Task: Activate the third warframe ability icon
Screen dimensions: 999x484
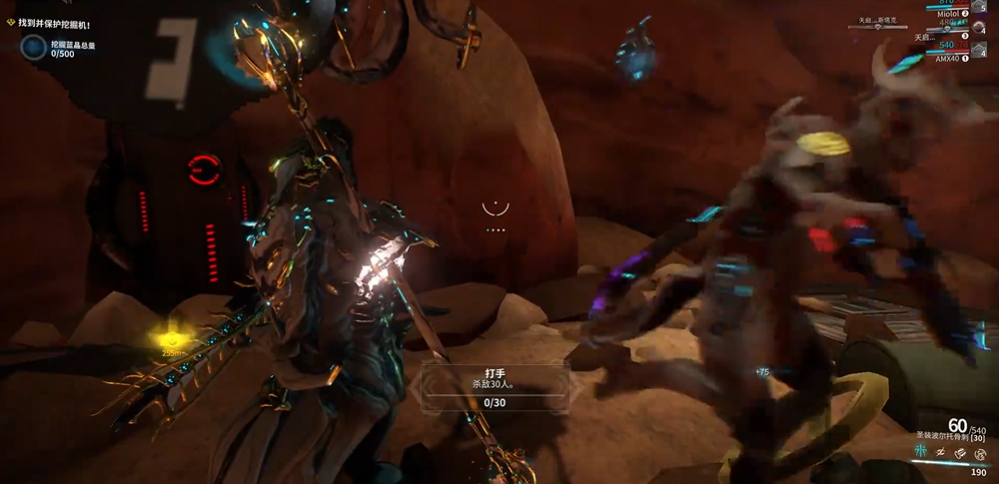Action: (x=960, y=453)
